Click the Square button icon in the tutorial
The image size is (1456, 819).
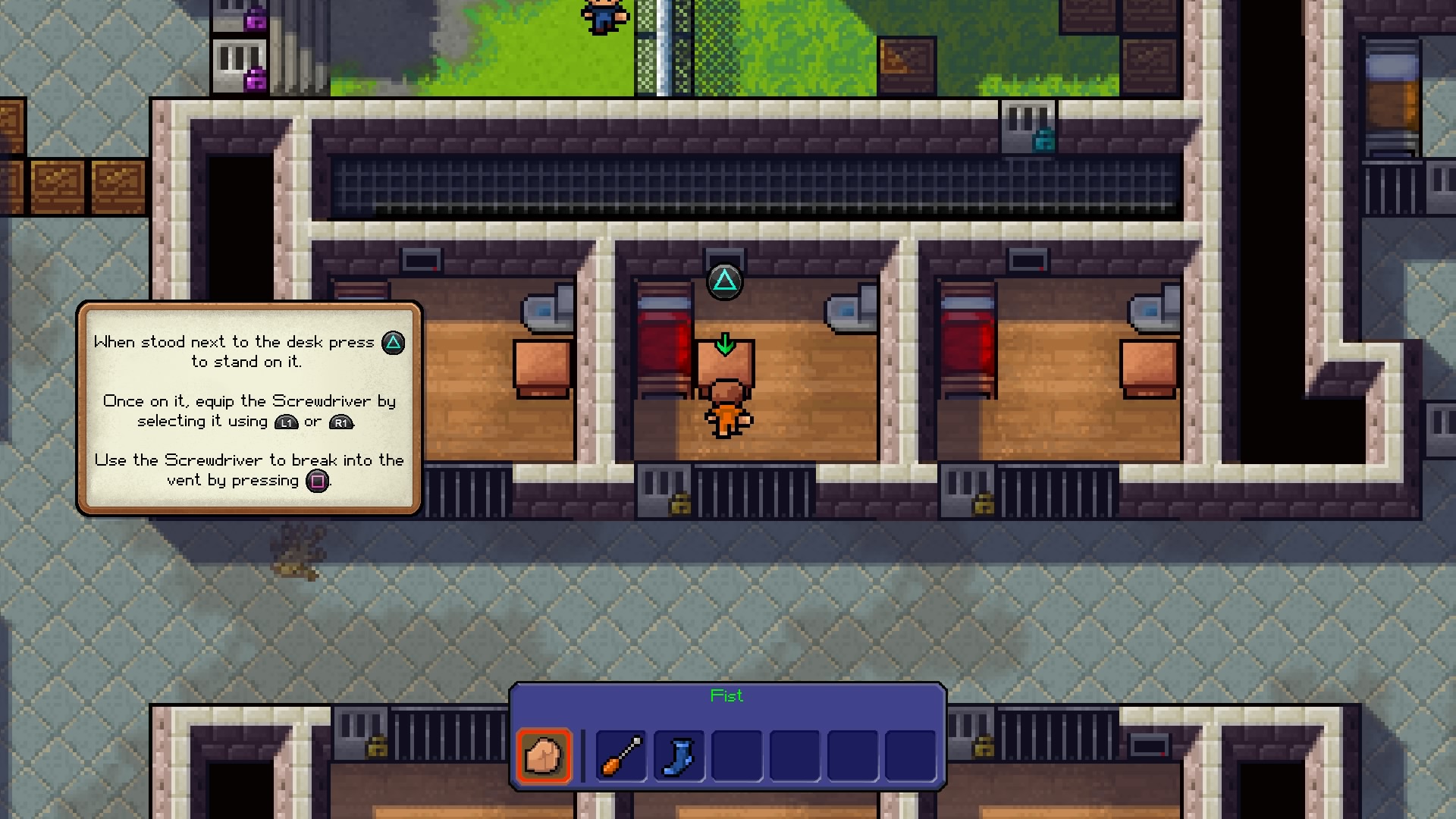(318, 481)
